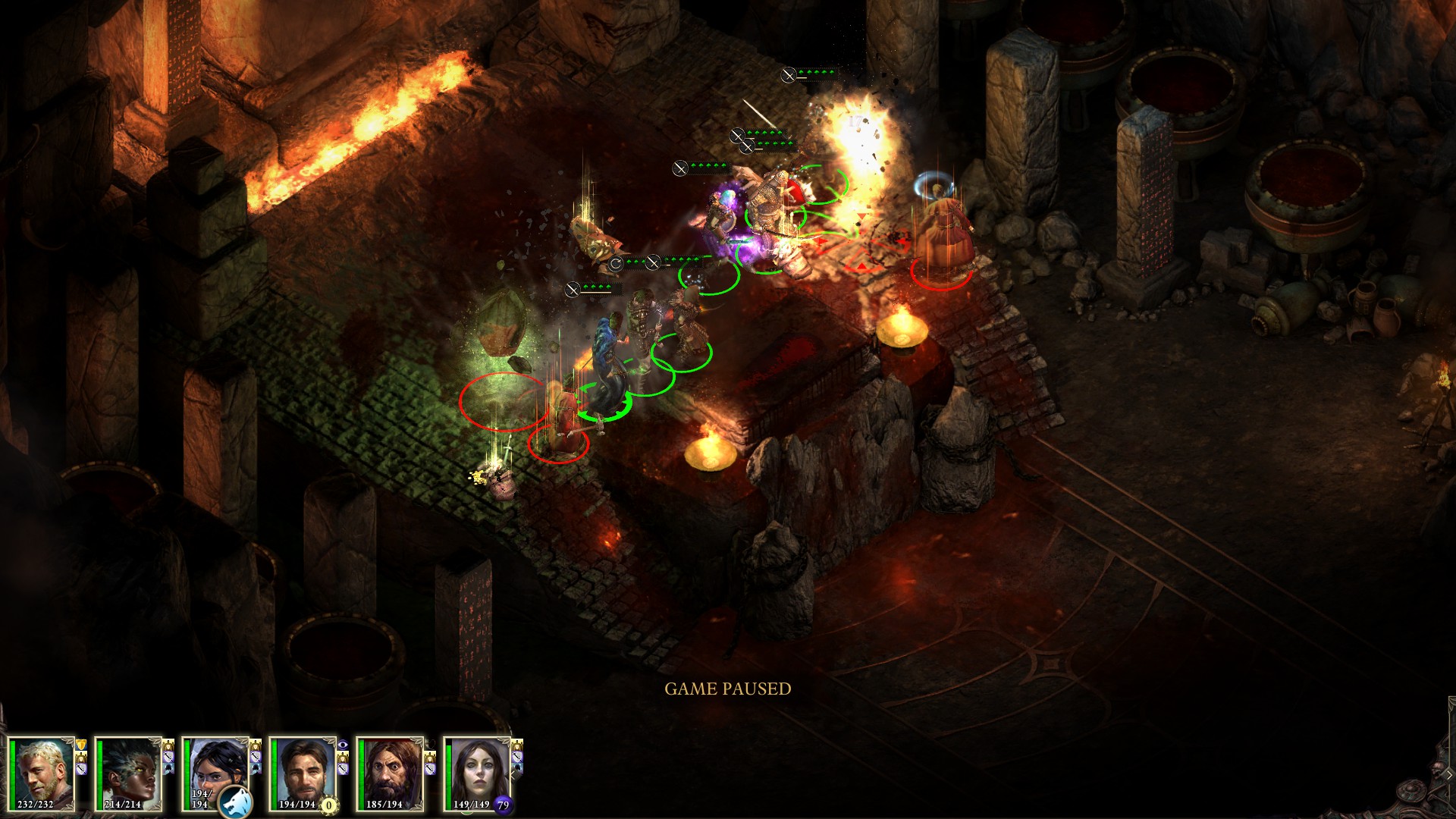Click the golden shield status icon
The width and height of the screenshot is (1456, 819).
point(81,746)
